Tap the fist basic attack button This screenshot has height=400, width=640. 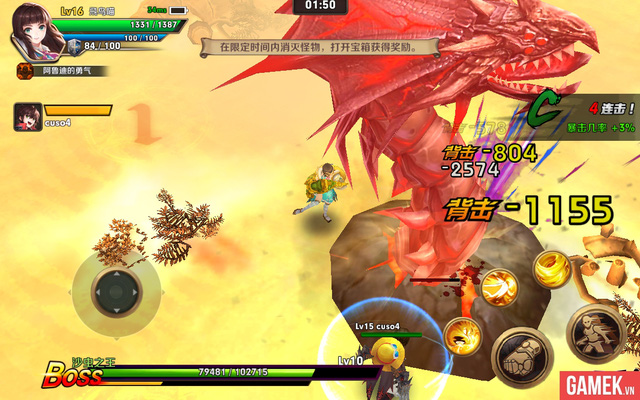(x=521, y=353)
